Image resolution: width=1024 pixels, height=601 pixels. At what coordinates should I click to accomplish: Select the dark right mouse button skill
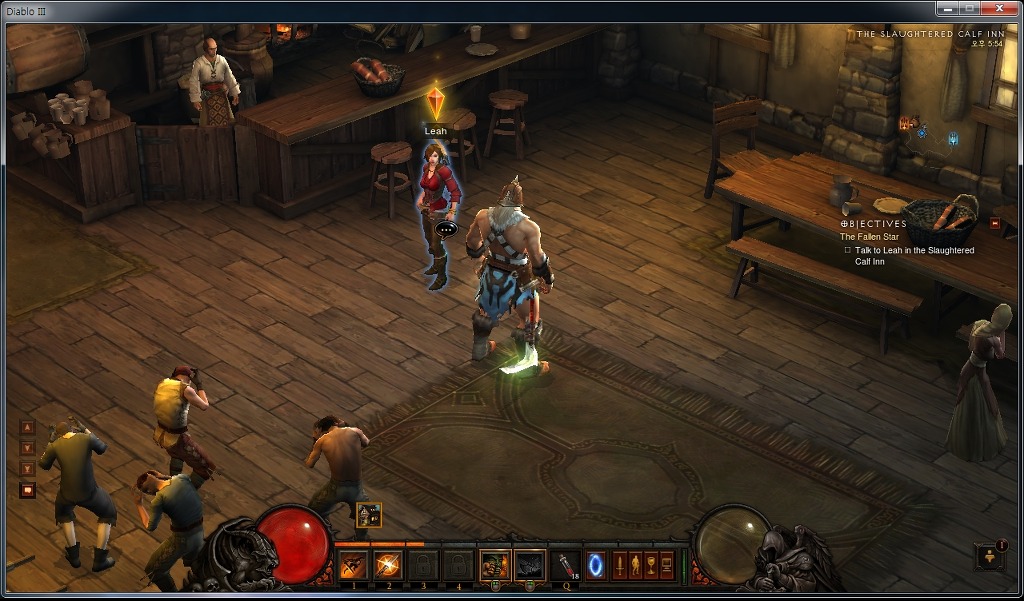coord(530,565)
